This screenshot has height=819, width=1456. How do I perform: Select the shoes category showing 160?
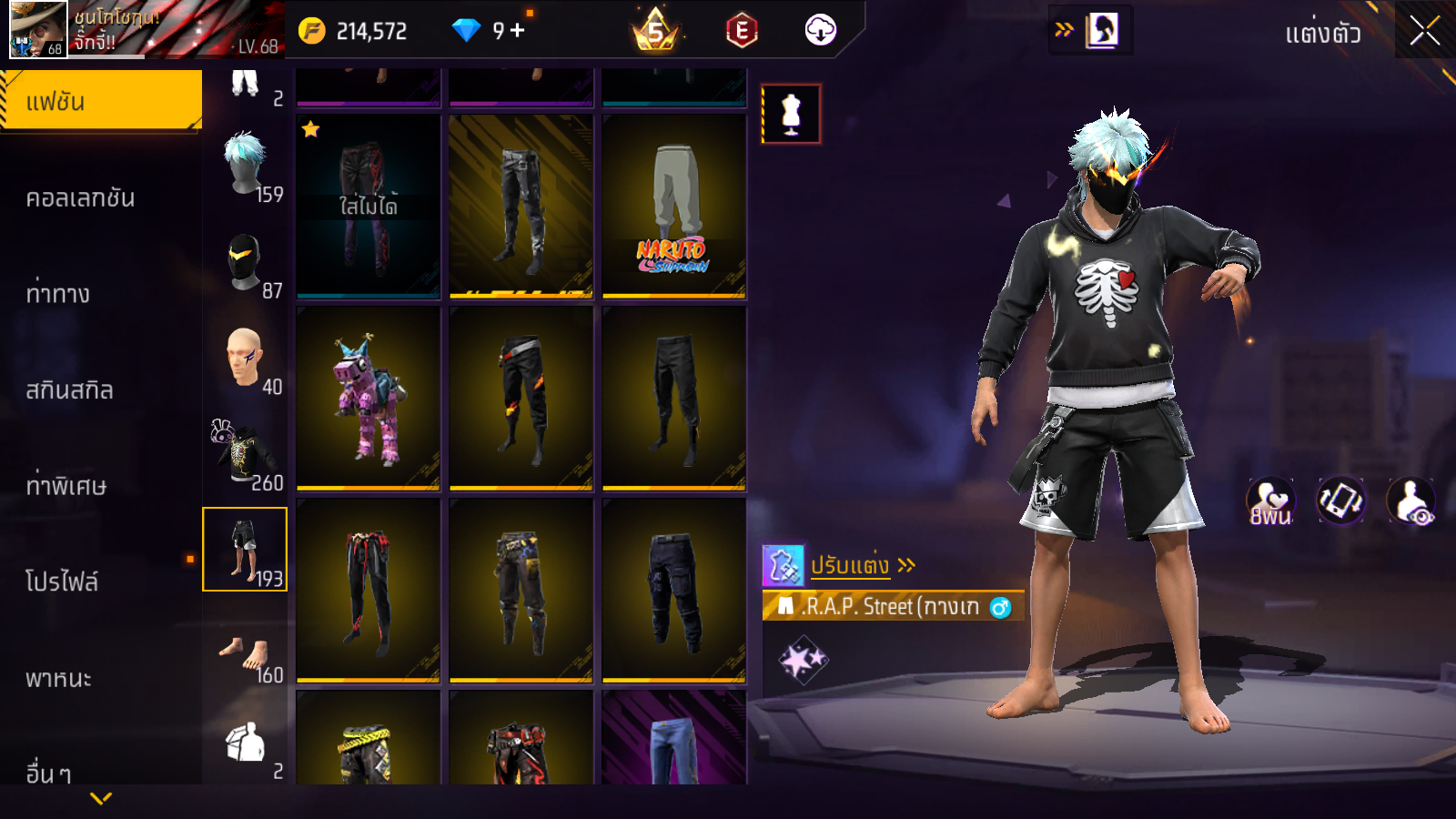pyautogui.click(x=246, y=653)
